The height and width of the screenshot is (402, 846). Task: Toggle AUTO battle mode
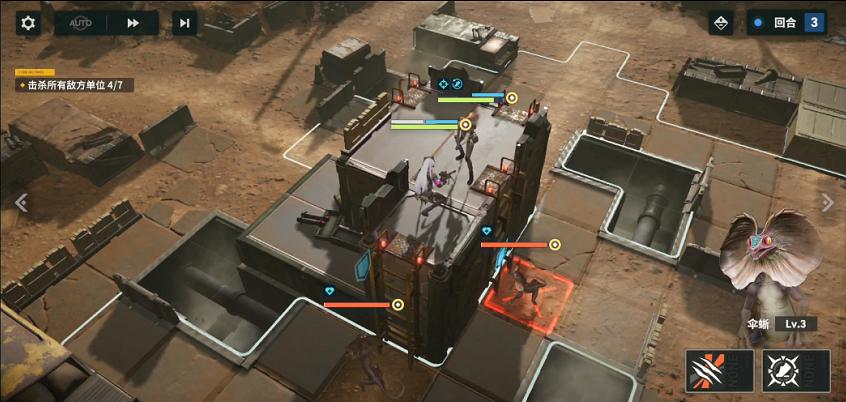tap(80, 23)
